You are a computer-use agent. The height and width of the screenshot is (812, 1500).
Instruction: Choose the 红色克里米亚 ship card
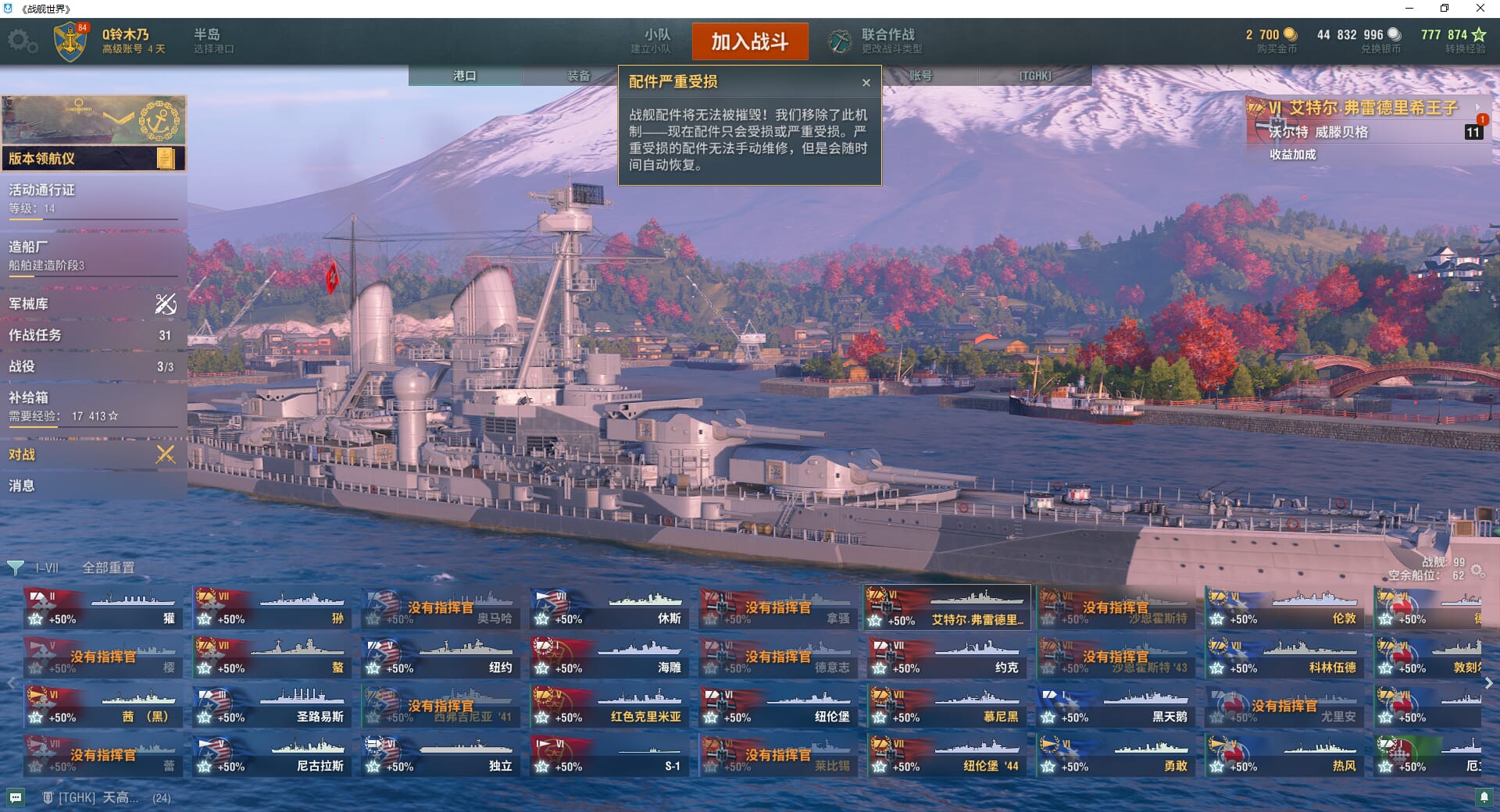(609, 707)
